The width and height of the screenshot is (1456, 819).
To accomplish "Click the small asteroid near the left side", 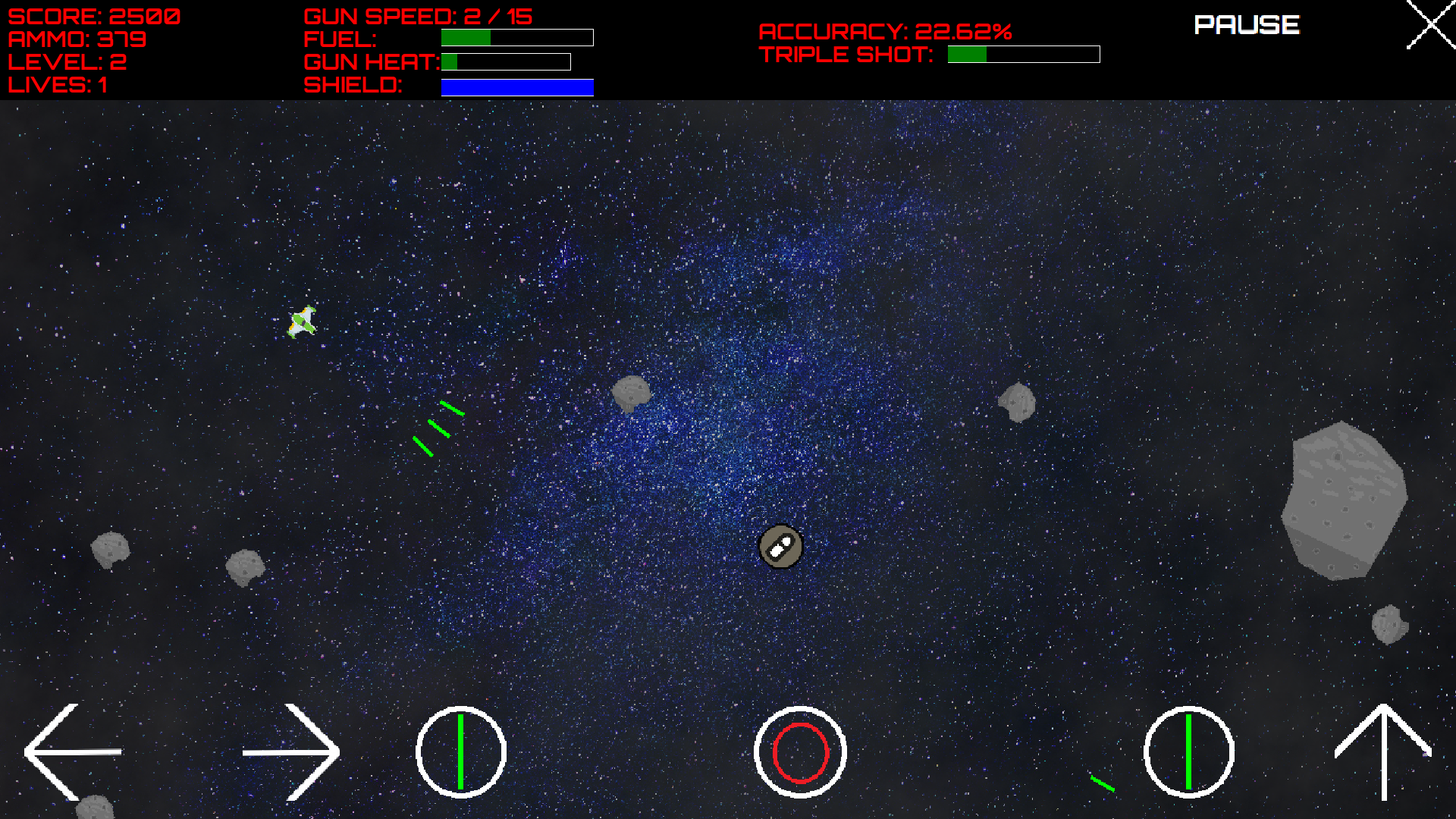I will 110,550.
